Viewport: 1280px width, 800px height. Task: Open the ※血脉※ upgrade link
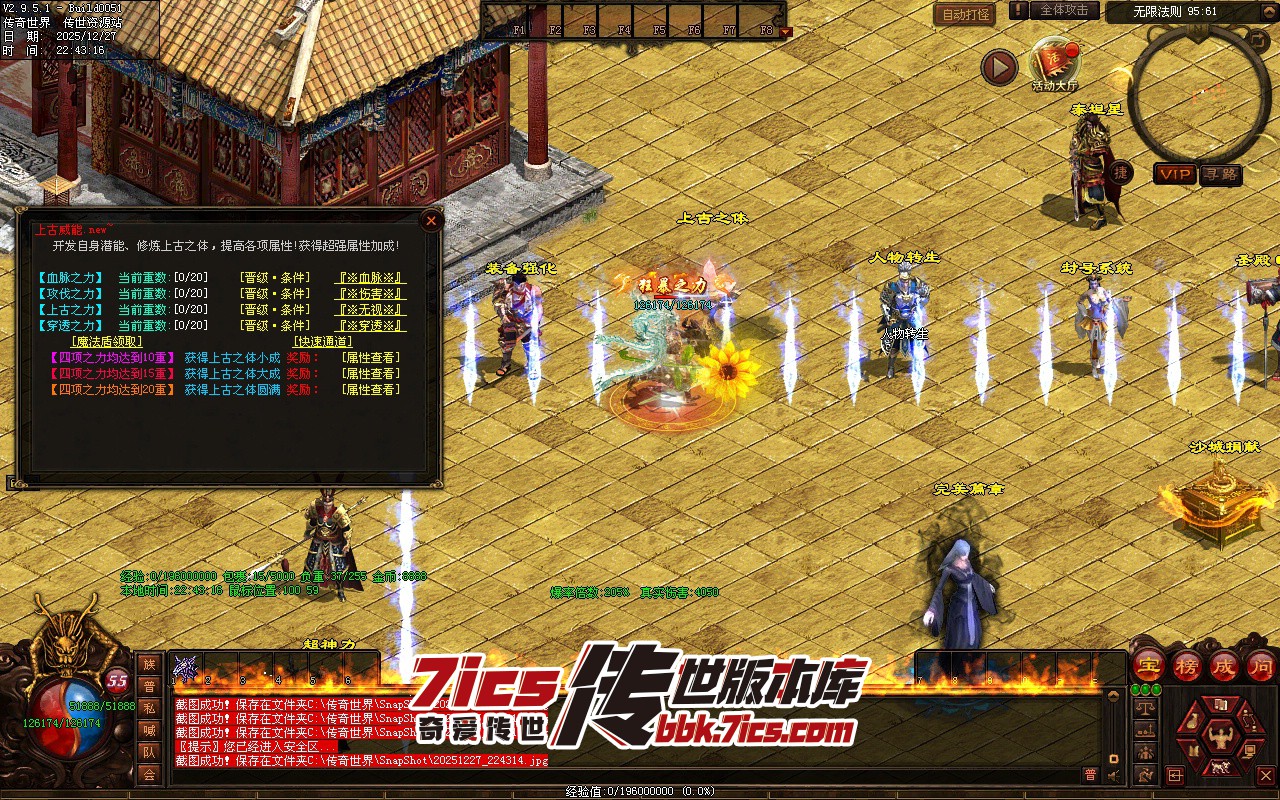coord(370,278)
